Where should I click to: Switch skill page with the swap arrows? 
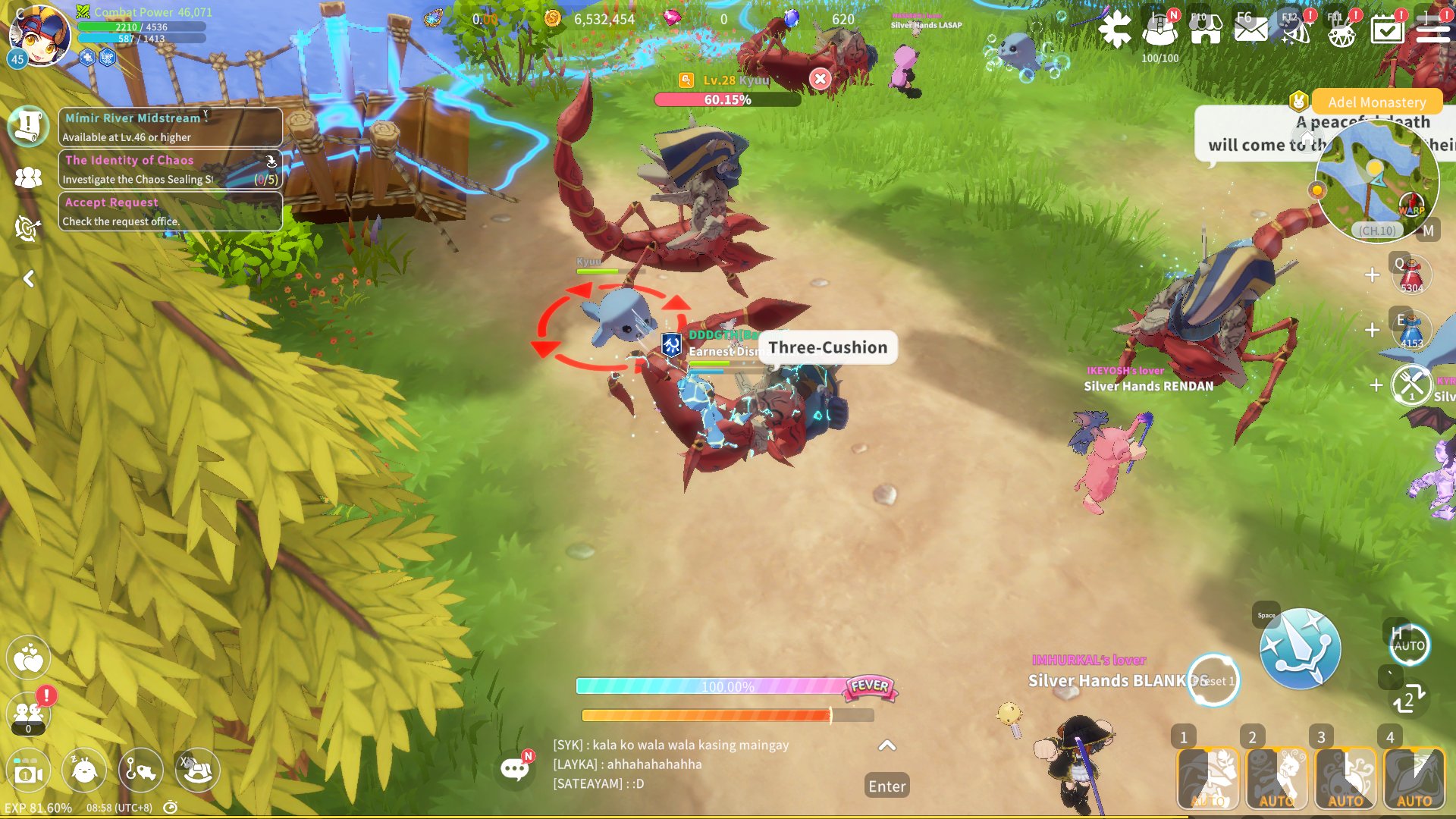[1409, 700]
